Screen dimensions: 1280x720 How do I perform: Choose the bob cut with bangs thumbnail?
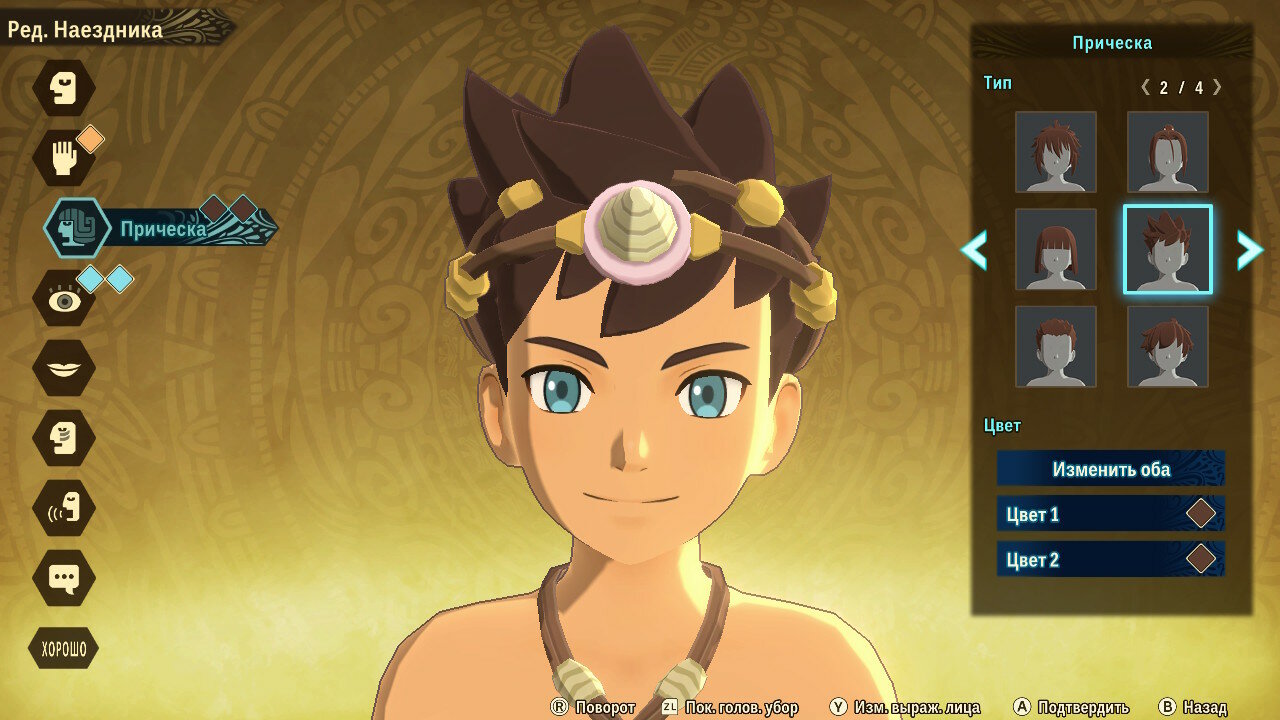[x=1056, y=249]
